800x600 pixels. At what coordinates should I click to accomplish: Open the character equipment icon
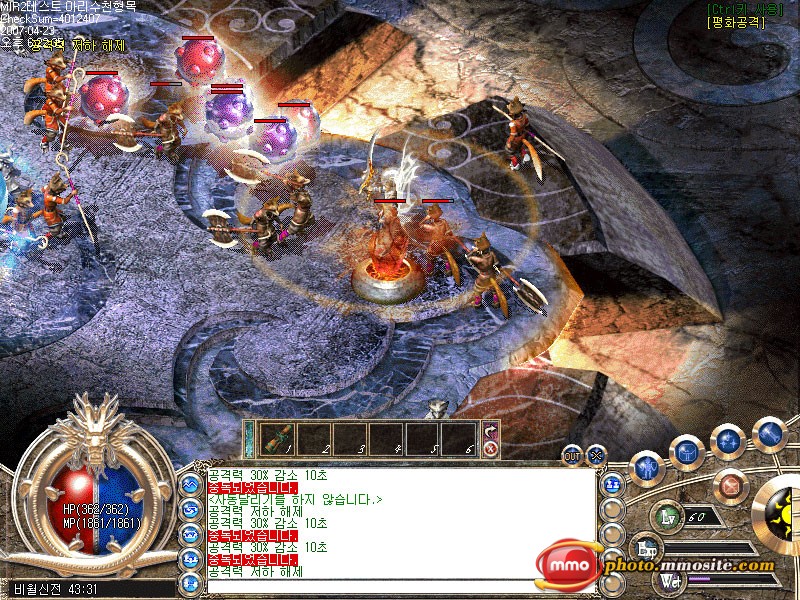[647, 468]
